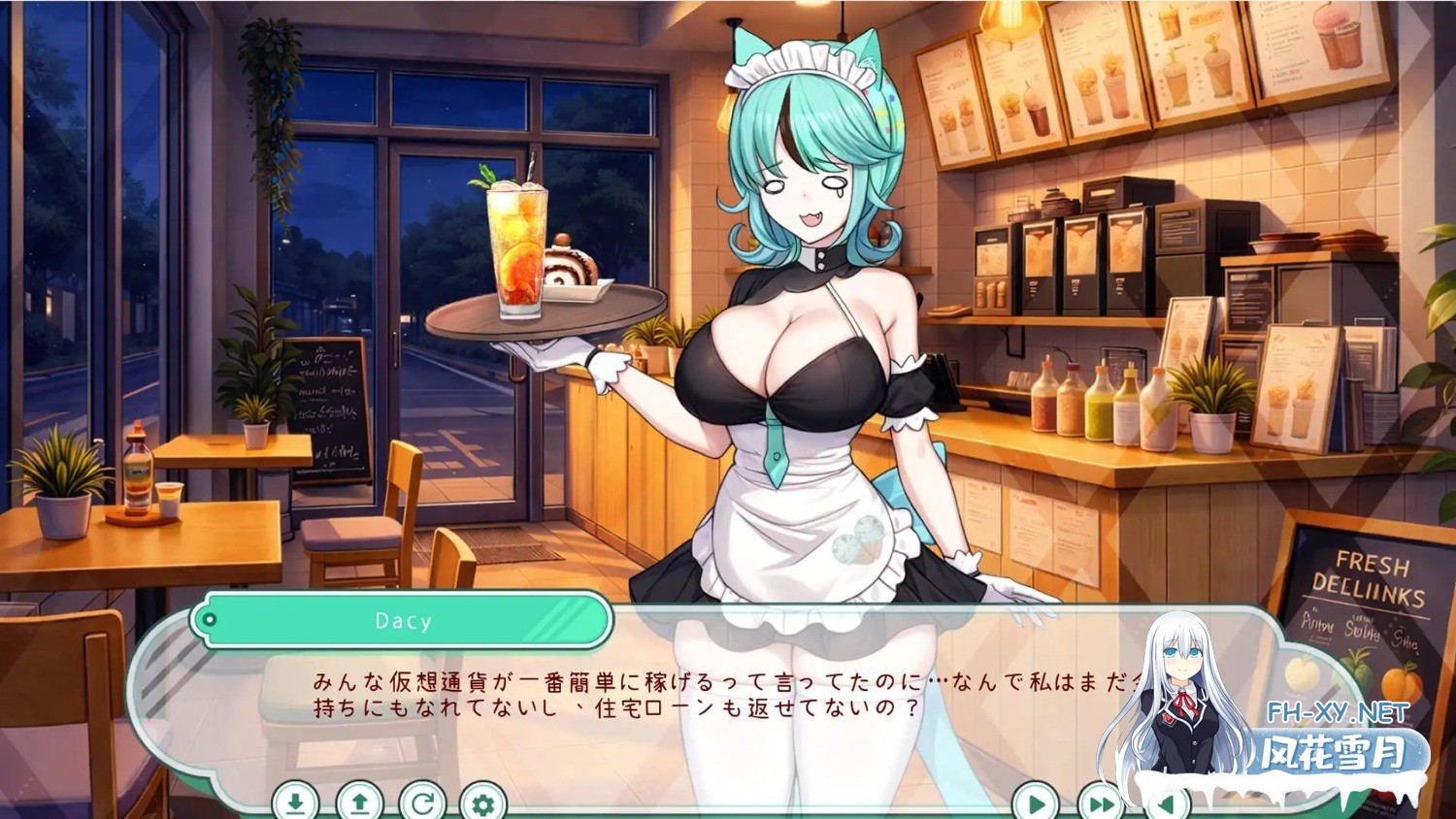This screenshot has height=819, width=1456.
Task: Click the left-pointing triangle back button
Action: coord(1166,803)
